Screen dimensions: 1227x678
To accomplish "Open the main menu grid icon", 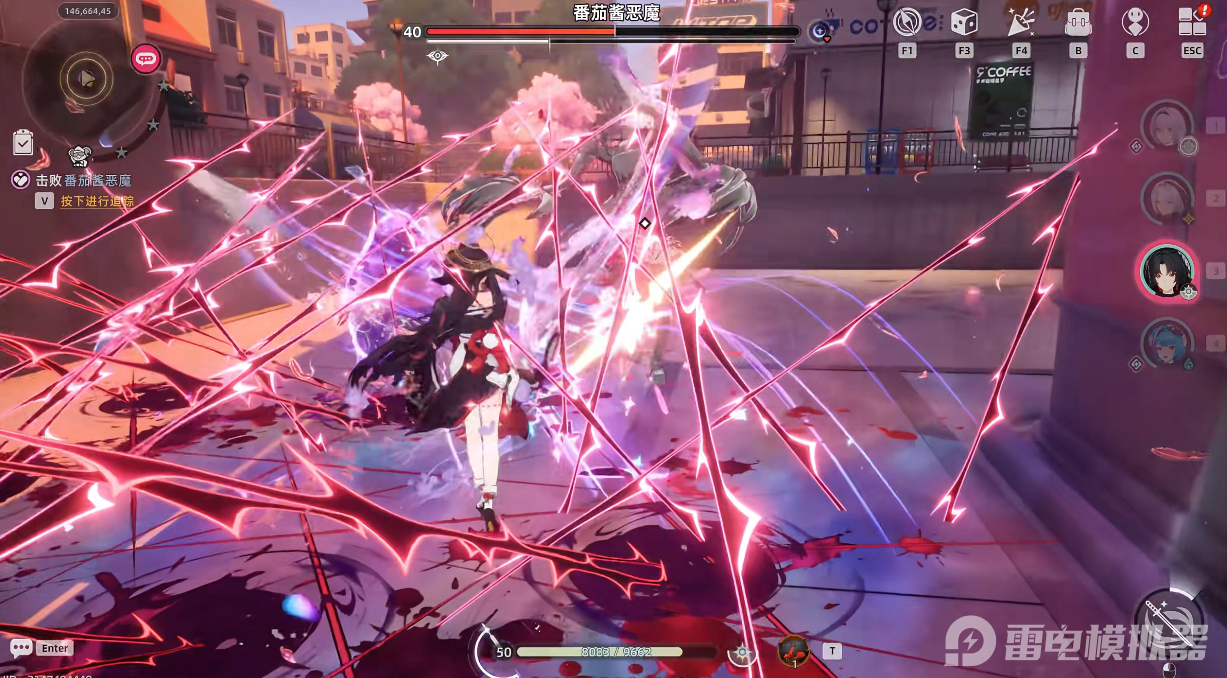I will 1192,22.
